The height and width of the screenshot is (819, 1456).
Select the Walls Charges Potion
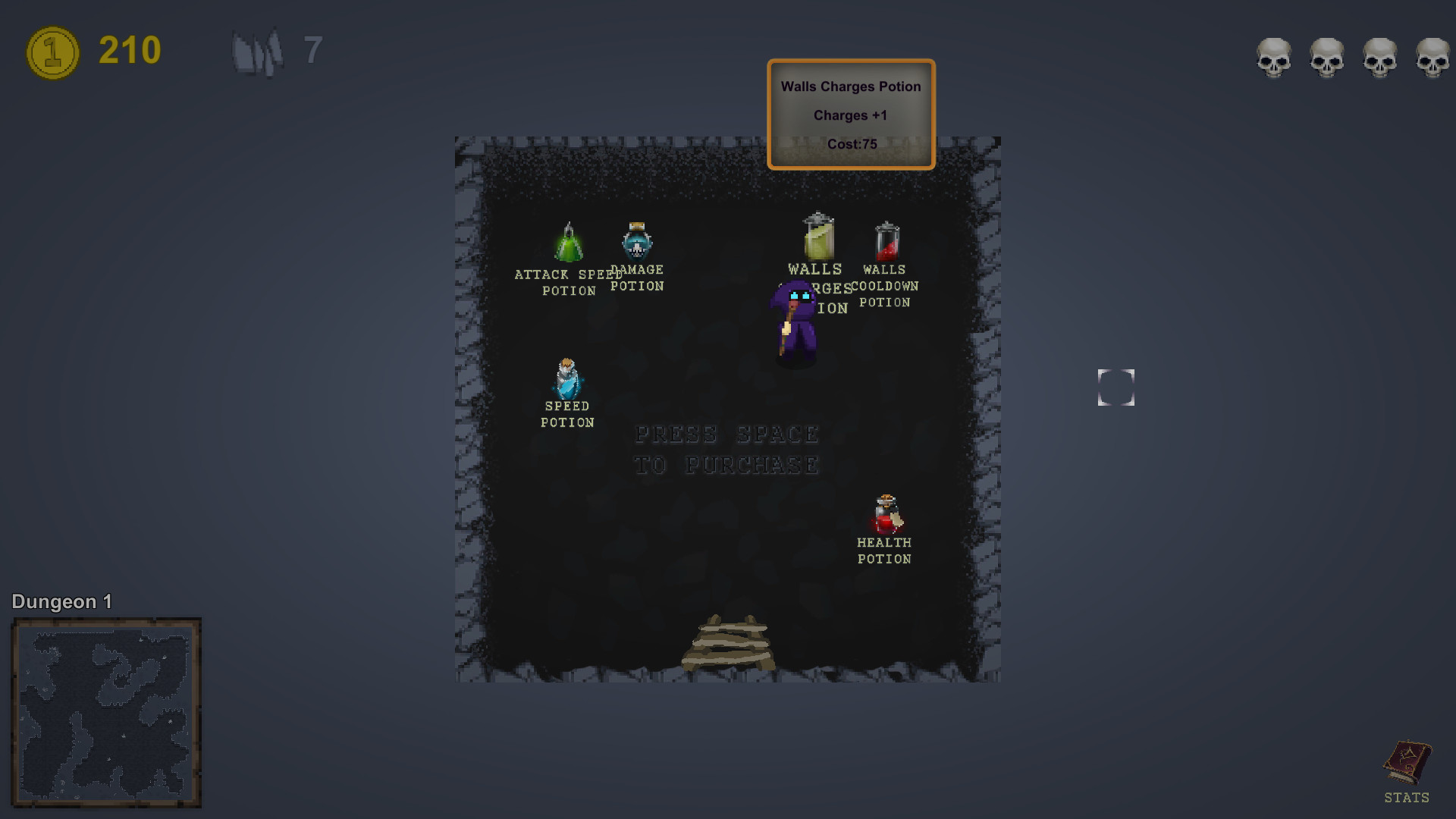pyautogui.click(x=817, y=237)
